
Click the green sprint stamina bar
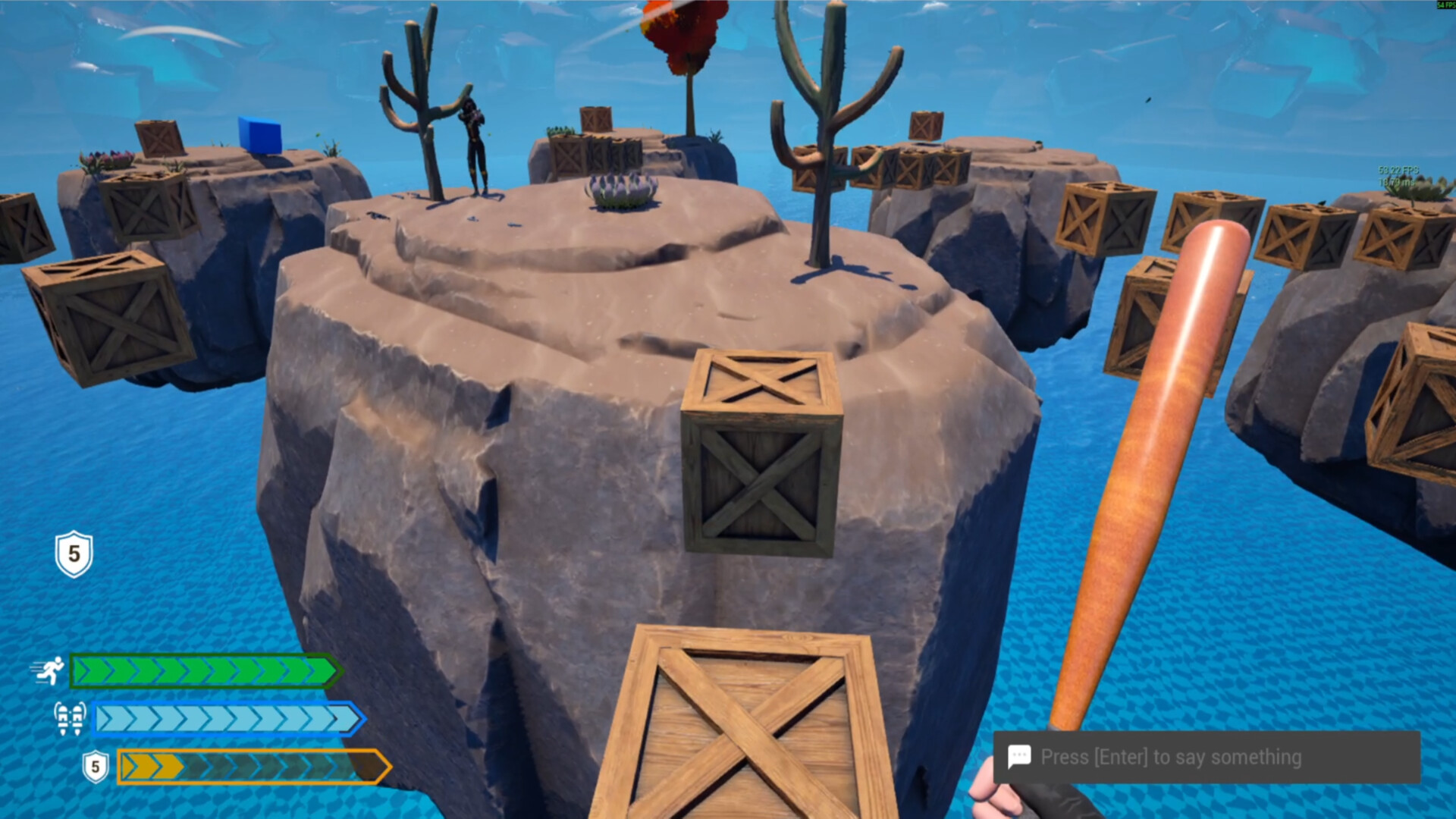tap(205, 672)
